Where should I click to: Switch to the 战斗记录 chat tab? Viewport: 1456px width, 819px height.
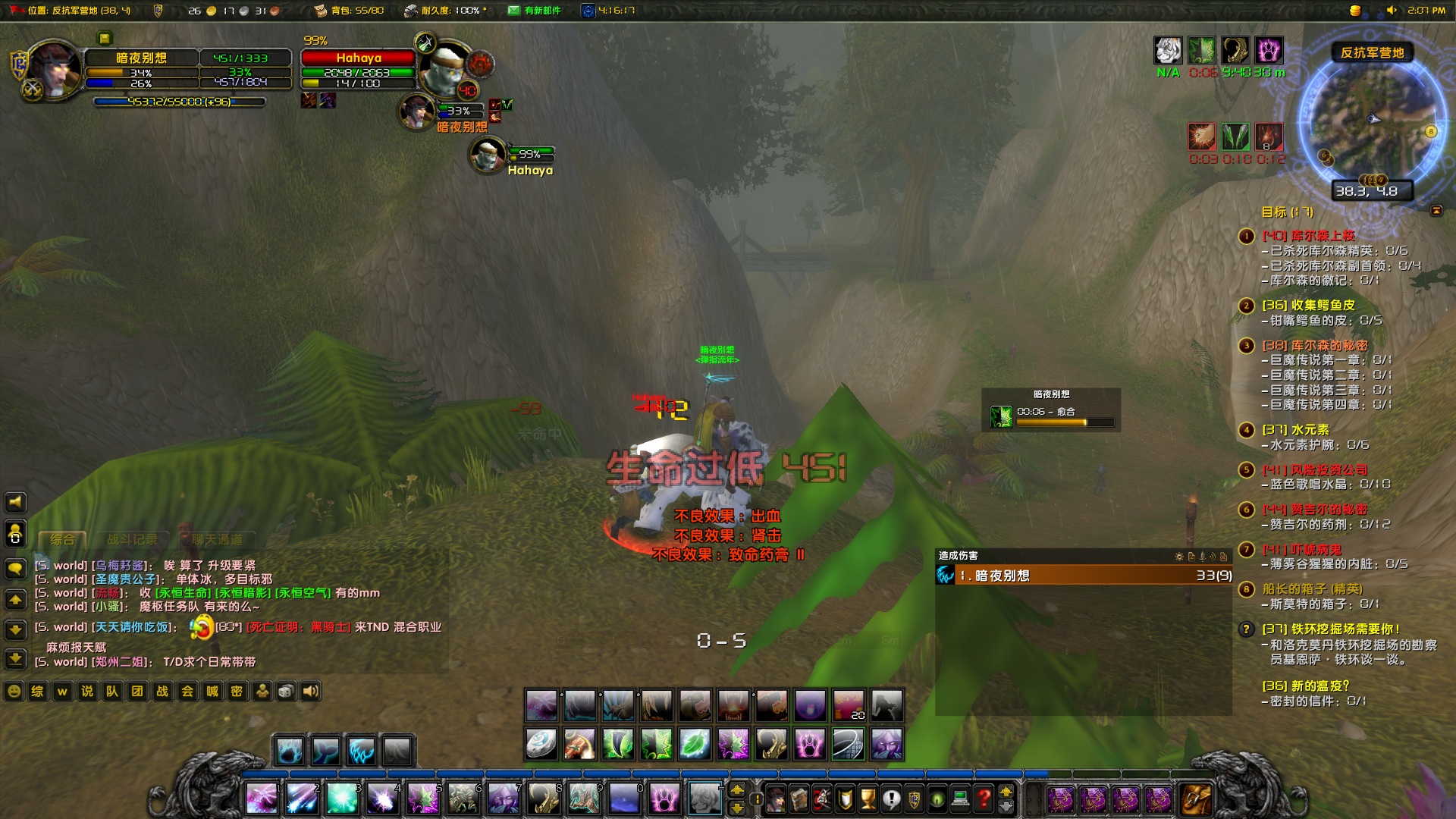pos(132,540)
